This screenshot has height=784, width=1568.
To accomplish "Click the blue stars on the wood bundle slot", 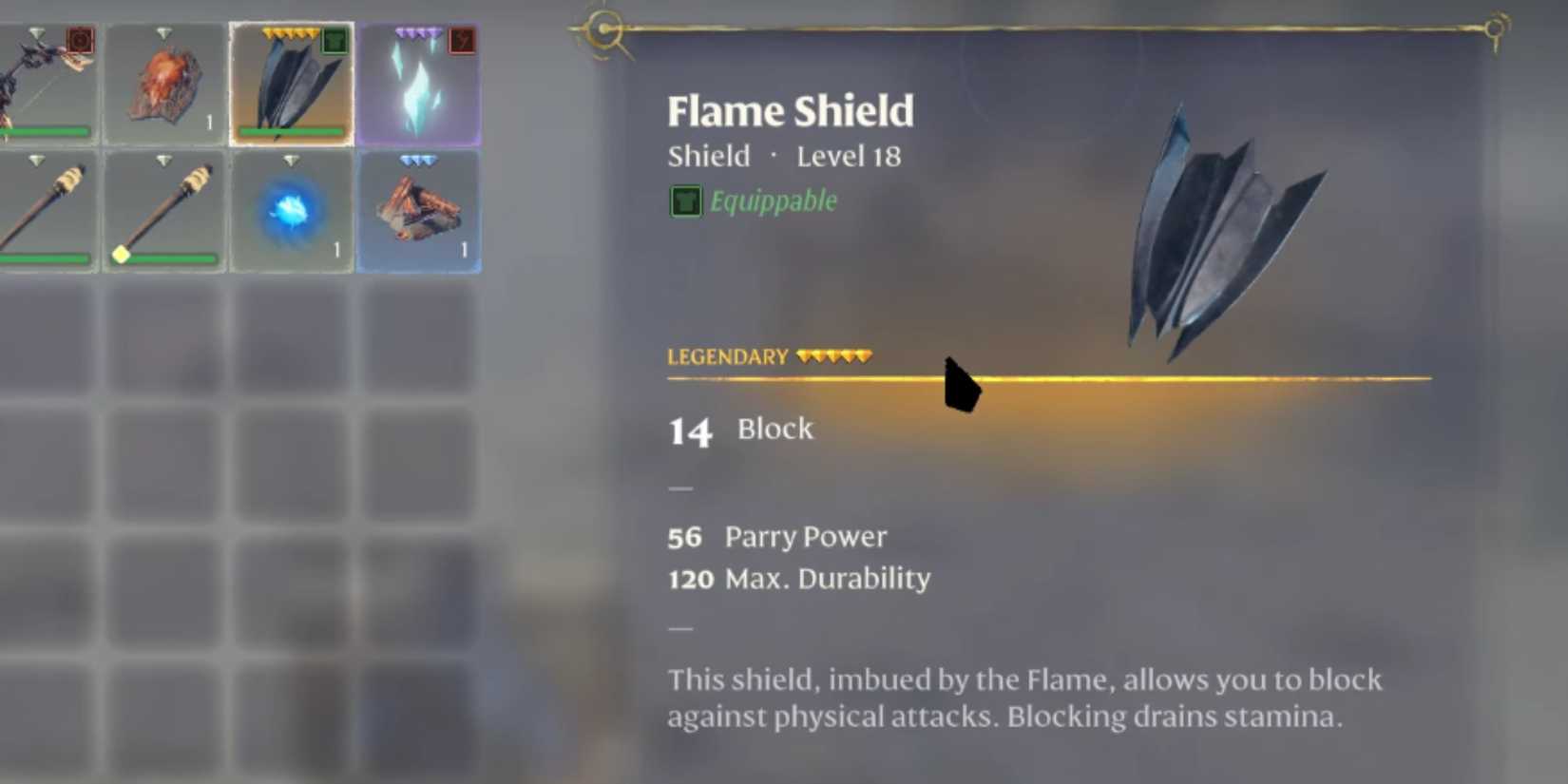I will (418, 159).
